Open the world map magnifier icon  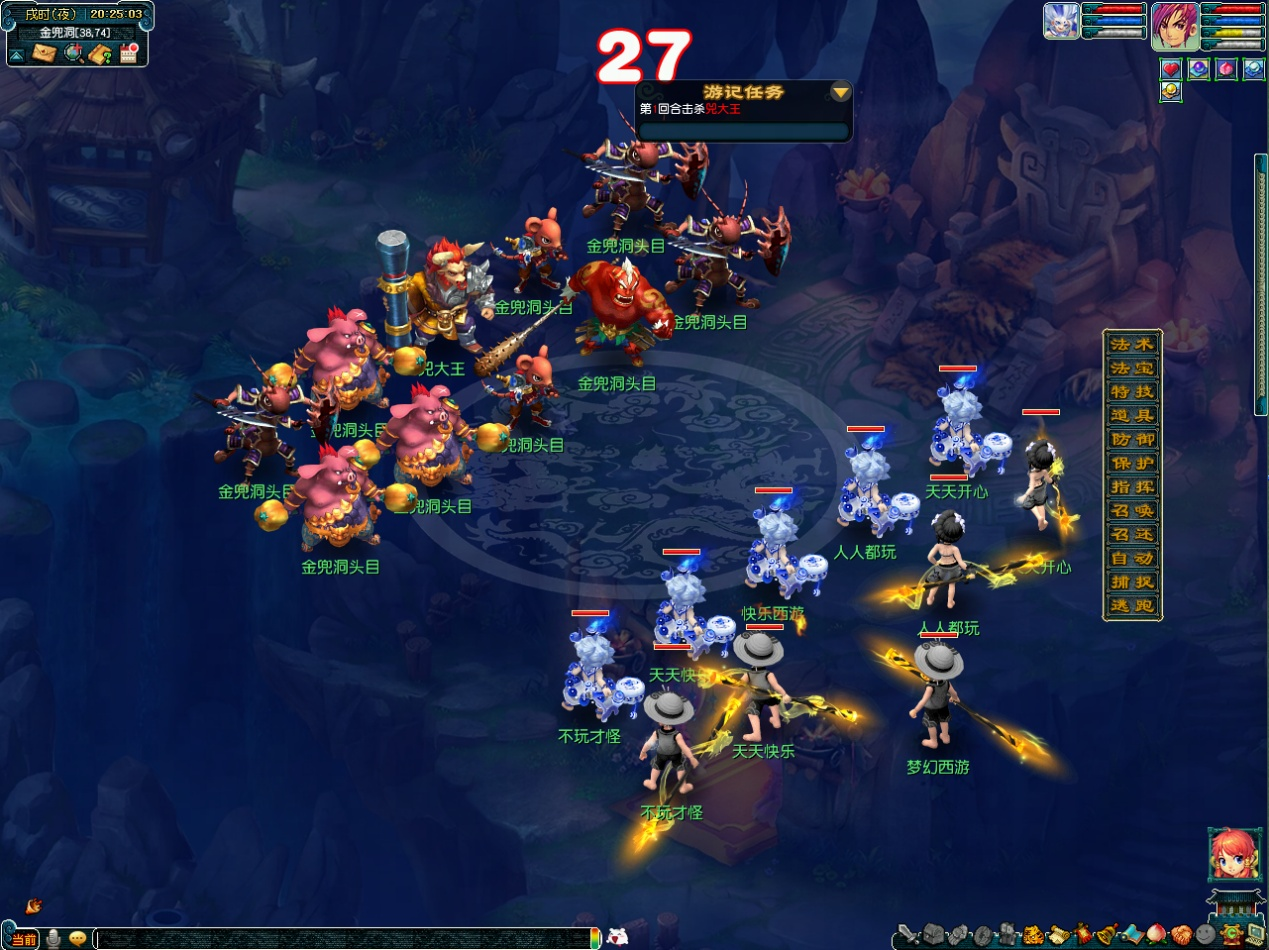[73, 54]
